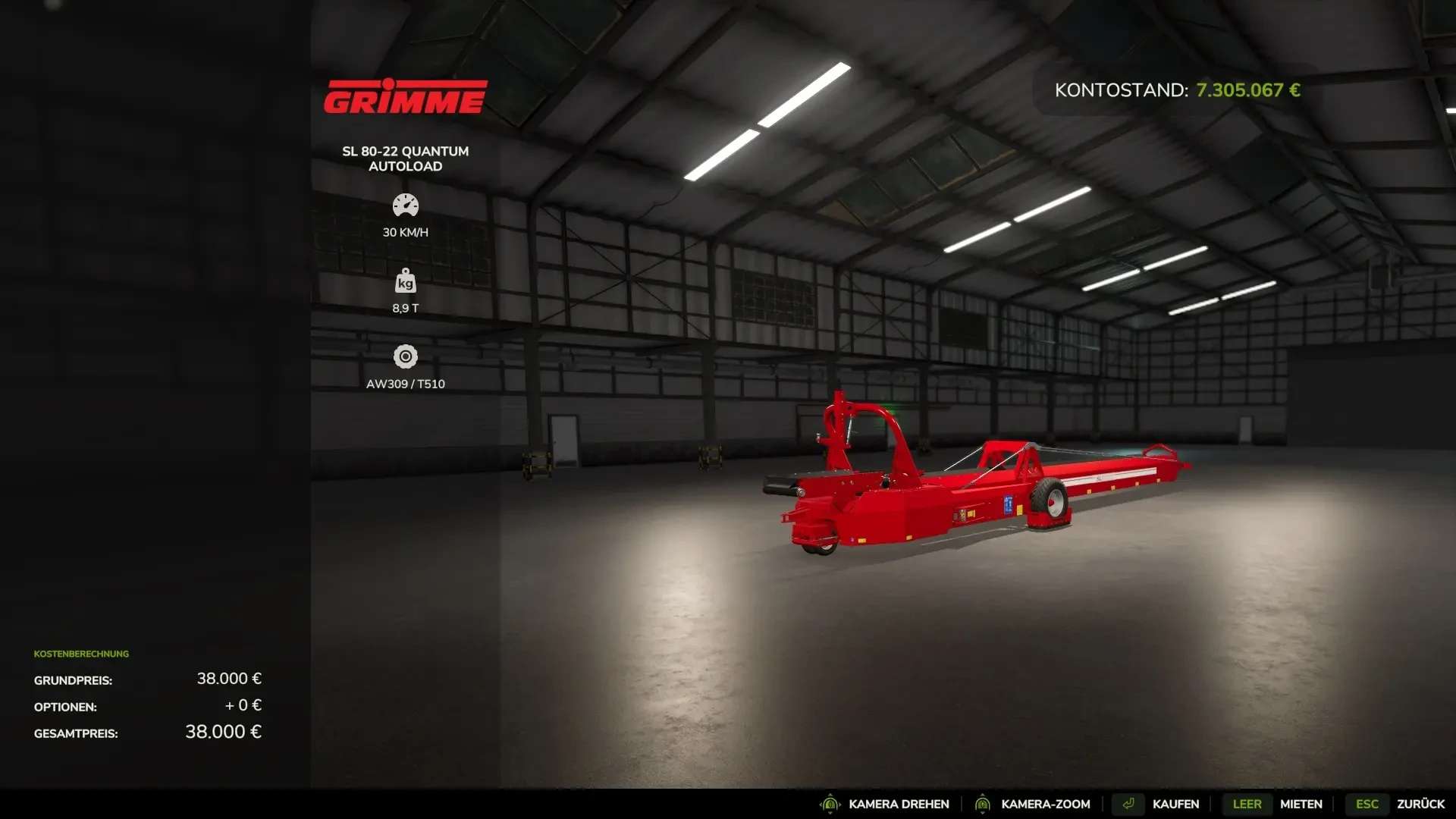The image size is (1456, 819).
Task: Buy the Grimme trailer with KAUFEN
Action: click(1175, 804)
